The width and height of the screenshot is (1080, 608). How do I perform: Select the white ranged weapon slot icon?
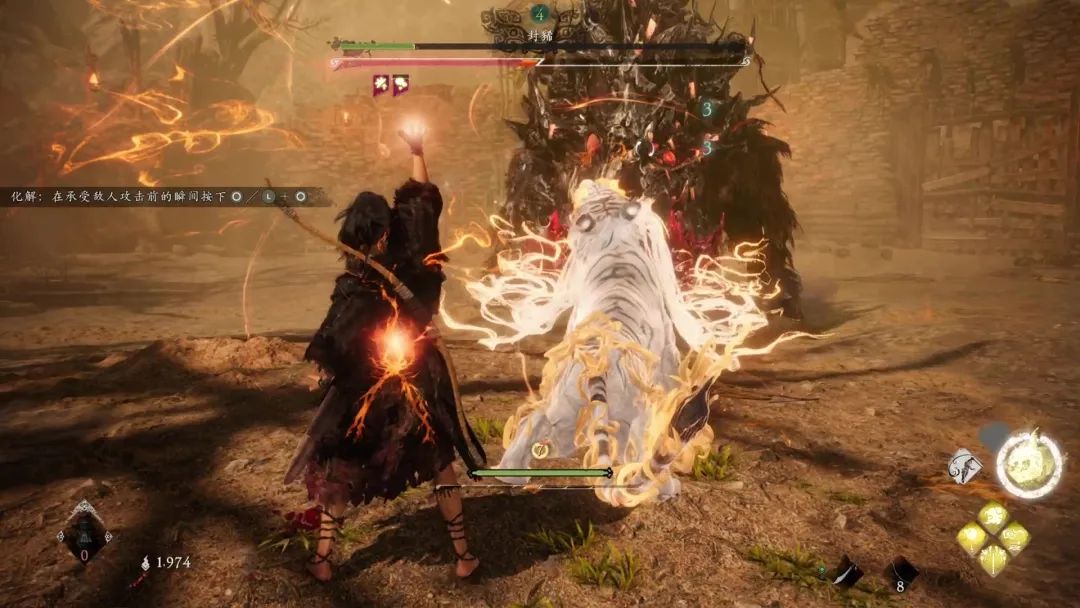(967, 467)
